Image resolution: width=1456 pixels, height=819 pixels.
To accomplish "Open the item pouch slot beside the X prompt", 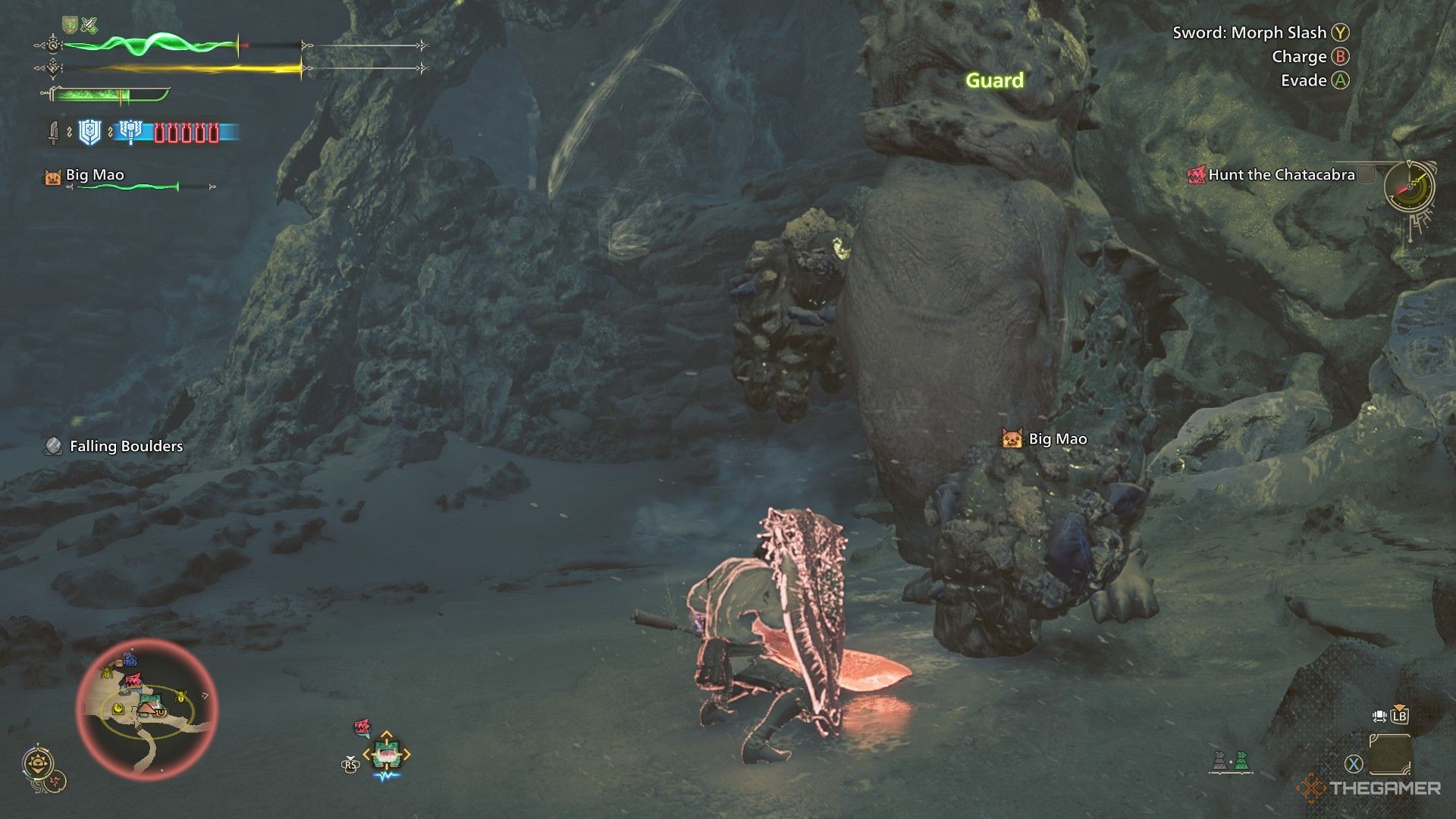I will (x=1390, y=754).
